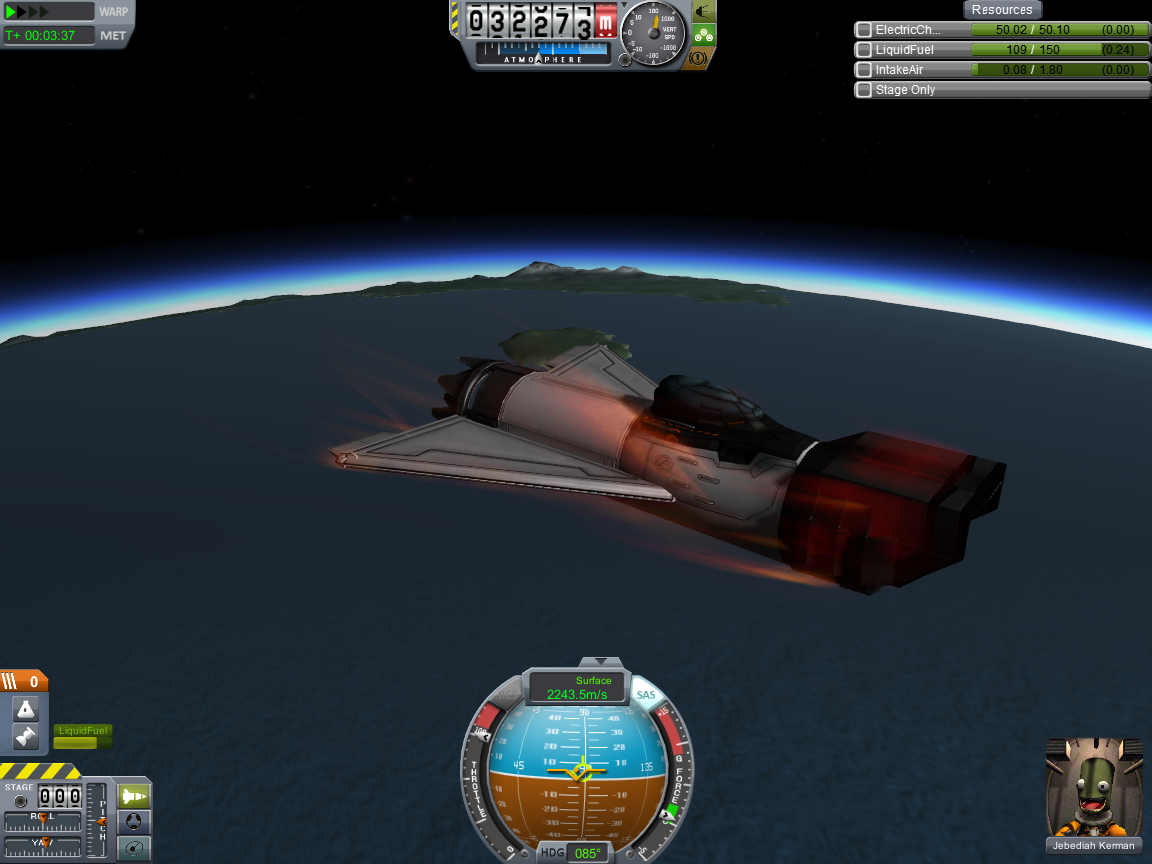
Task: Click the green time warp arrows
Action: point(28,12)
